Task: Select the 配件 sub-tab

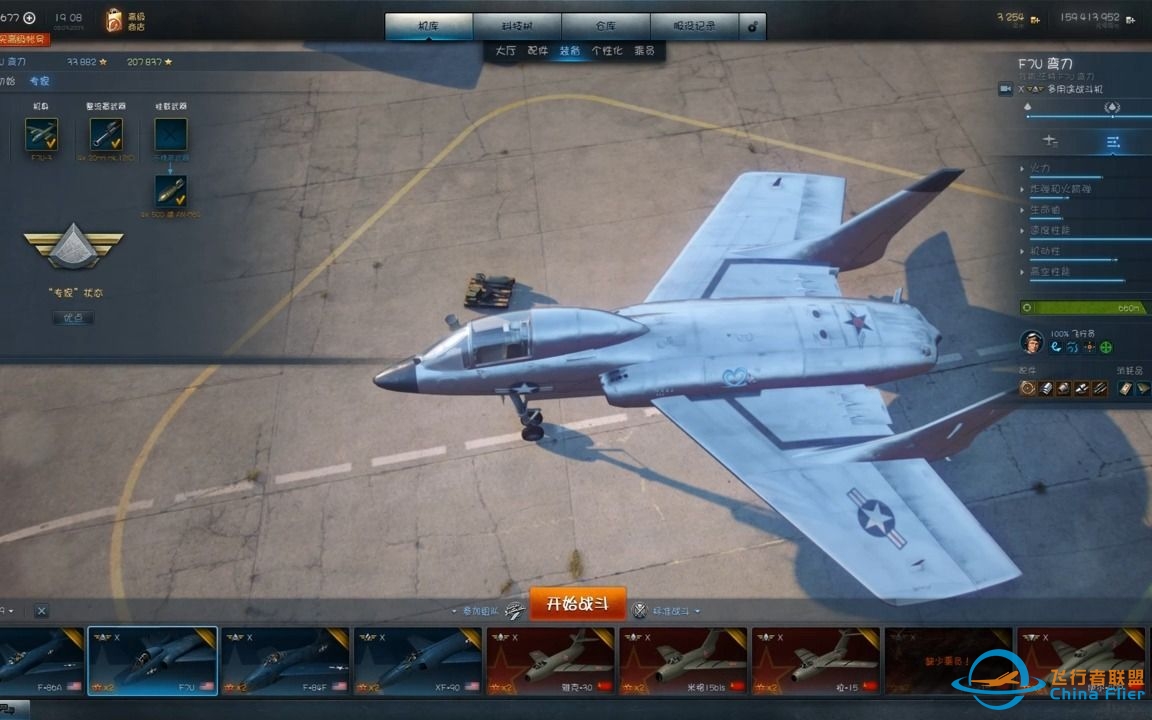Action: pos(538,50)
